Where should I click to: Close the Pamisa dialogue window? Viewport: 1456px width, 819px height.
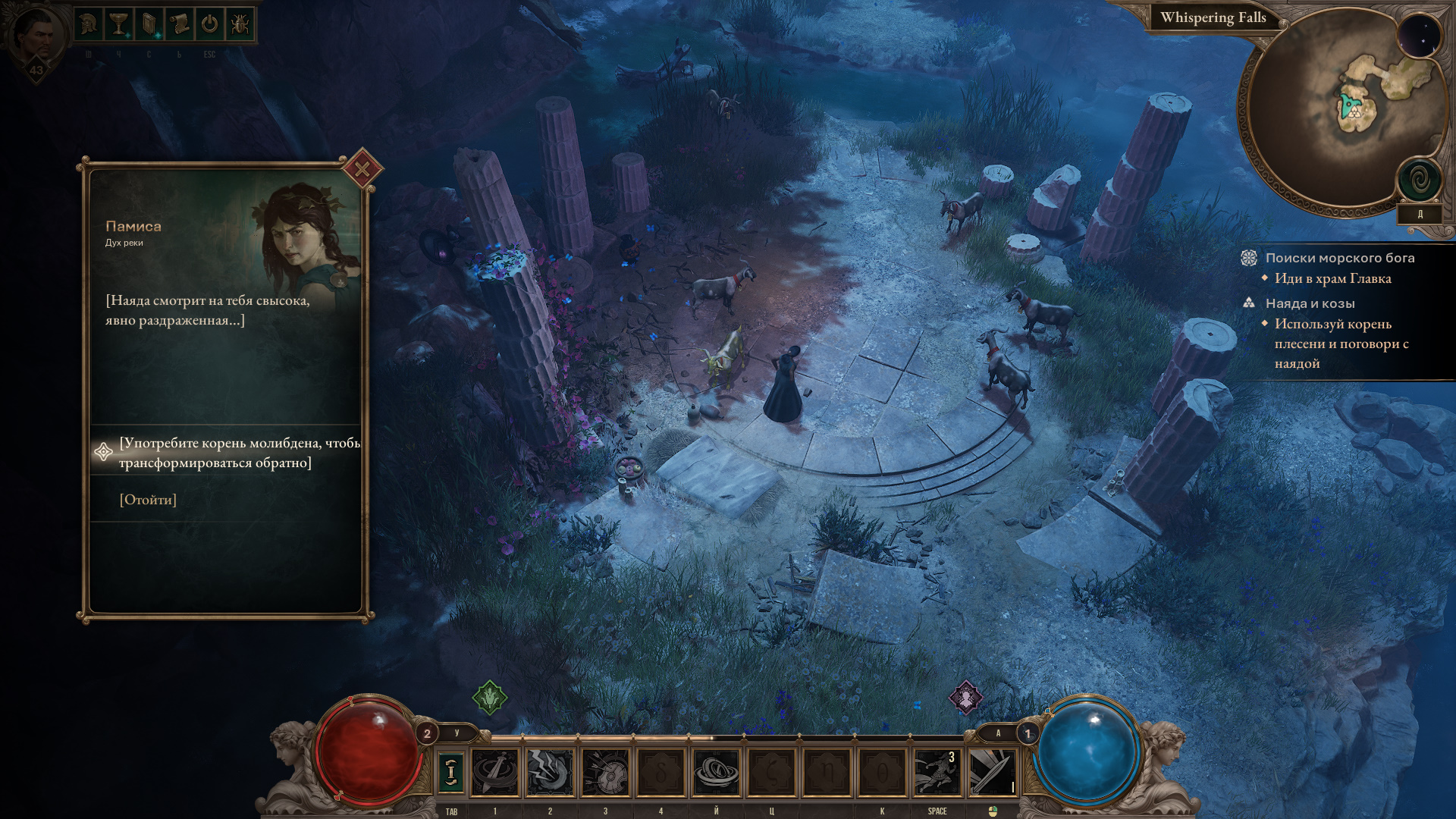[362, 169]
